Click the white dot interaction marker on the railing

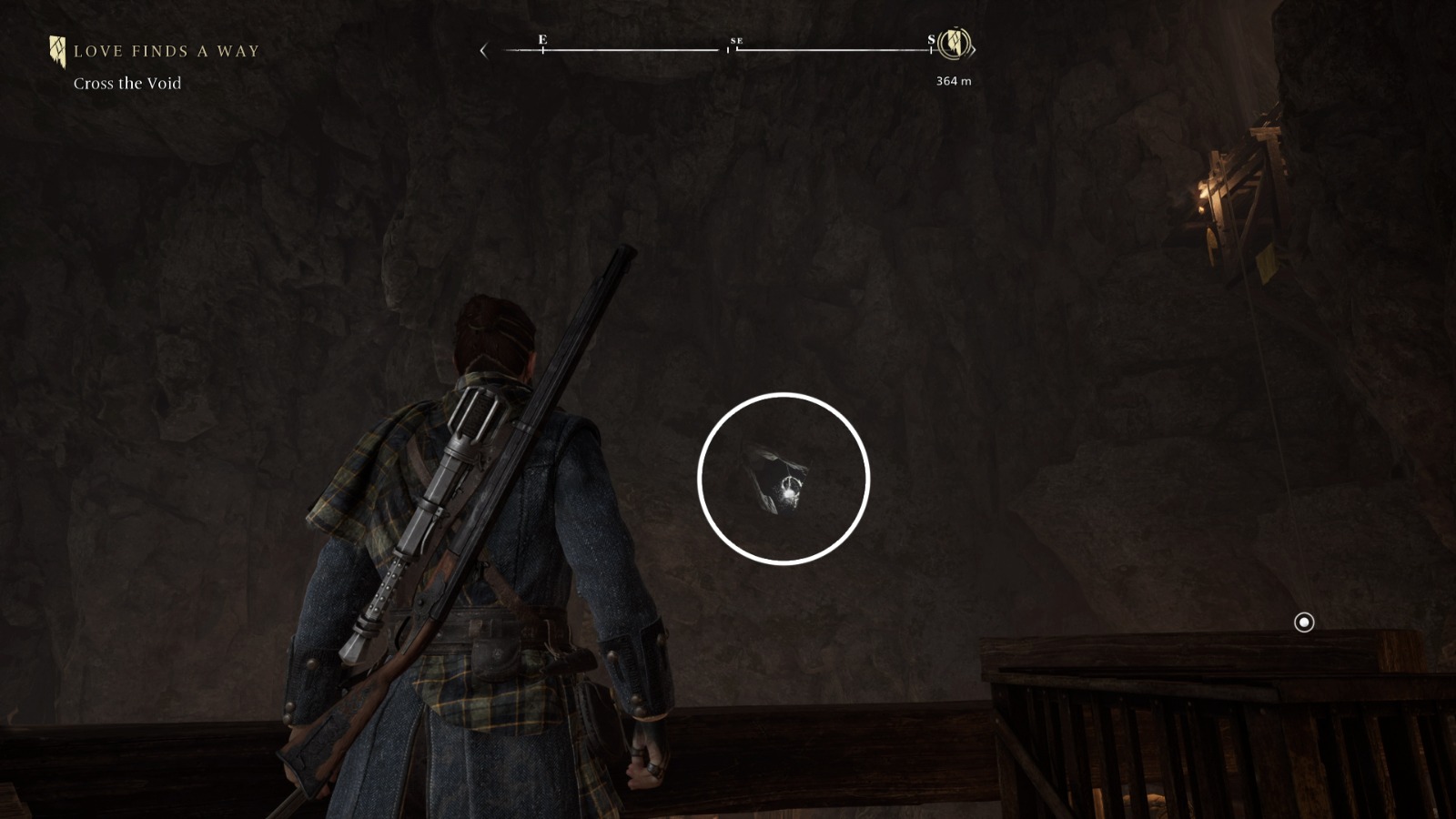pos(1305,622)
